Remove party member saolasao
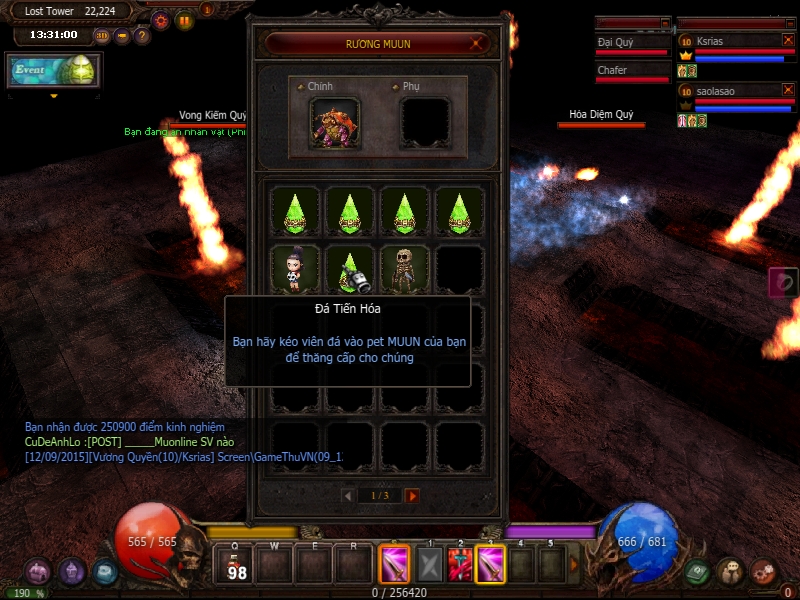This screenshot has height=600, width=800. (x=788, y=90)
